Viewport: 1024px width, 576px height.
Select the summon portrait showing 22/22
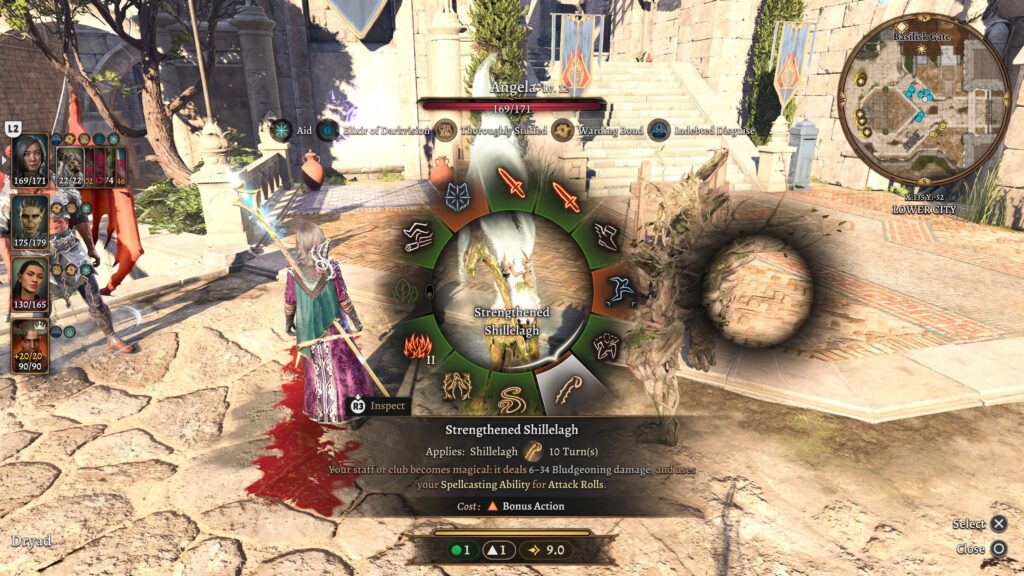coord(70,167)
